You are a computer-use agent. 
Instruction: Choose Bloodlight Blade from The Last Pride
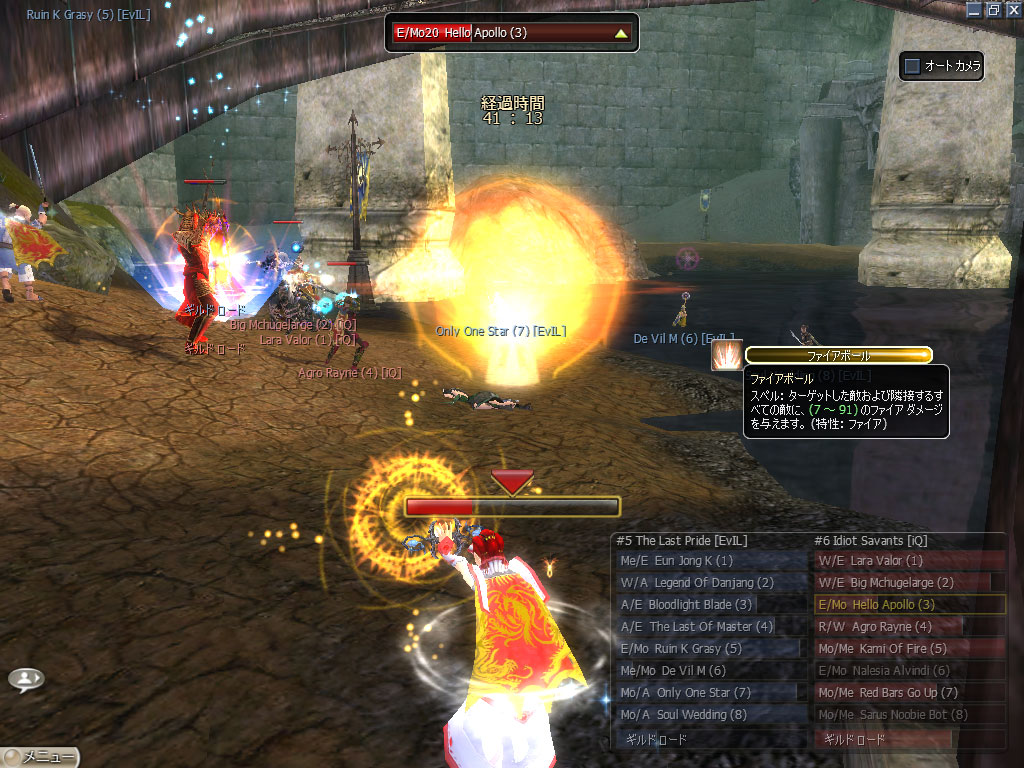point(710,605)
